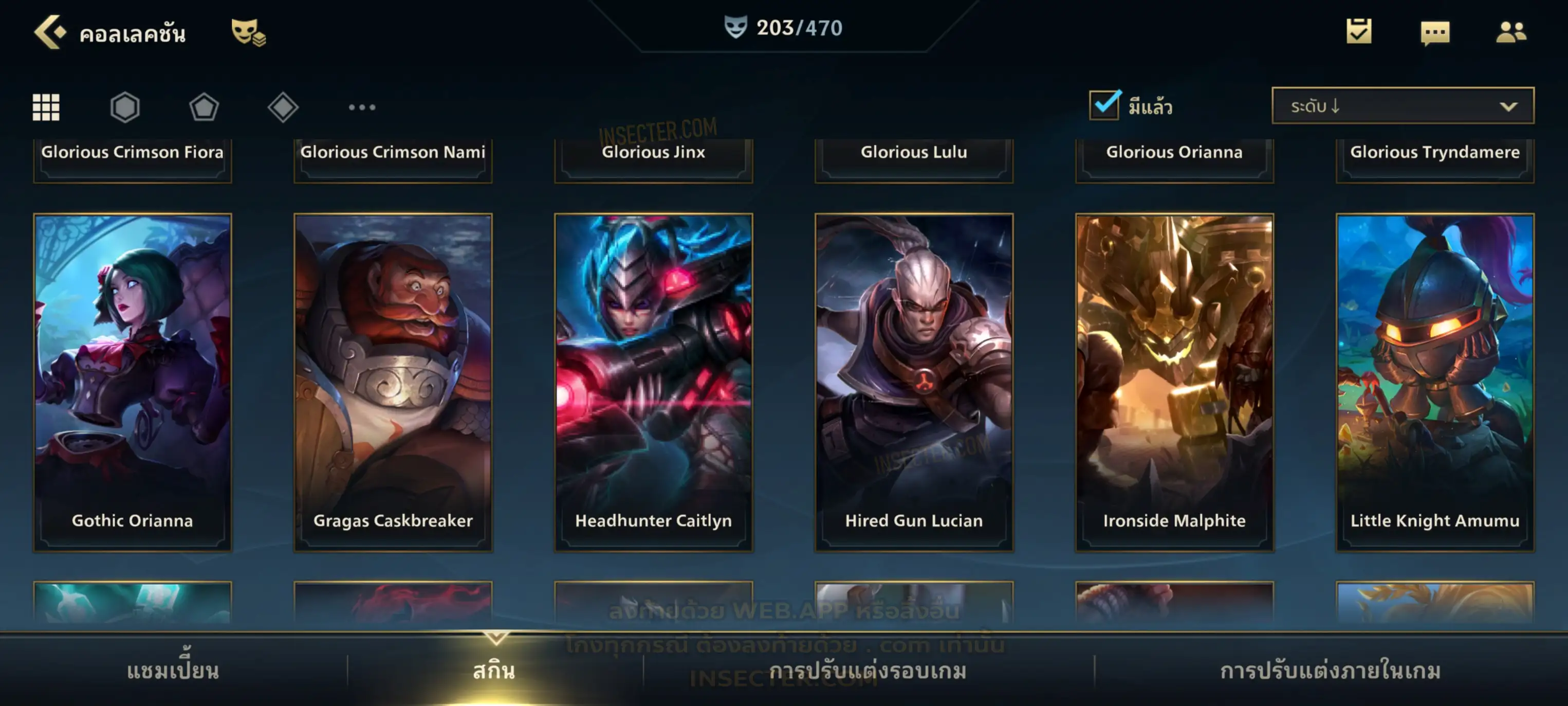Open the chat bubble icon
Image resolution: width=1568 pixels, height=706 pixels.
tap(1435, 33)
